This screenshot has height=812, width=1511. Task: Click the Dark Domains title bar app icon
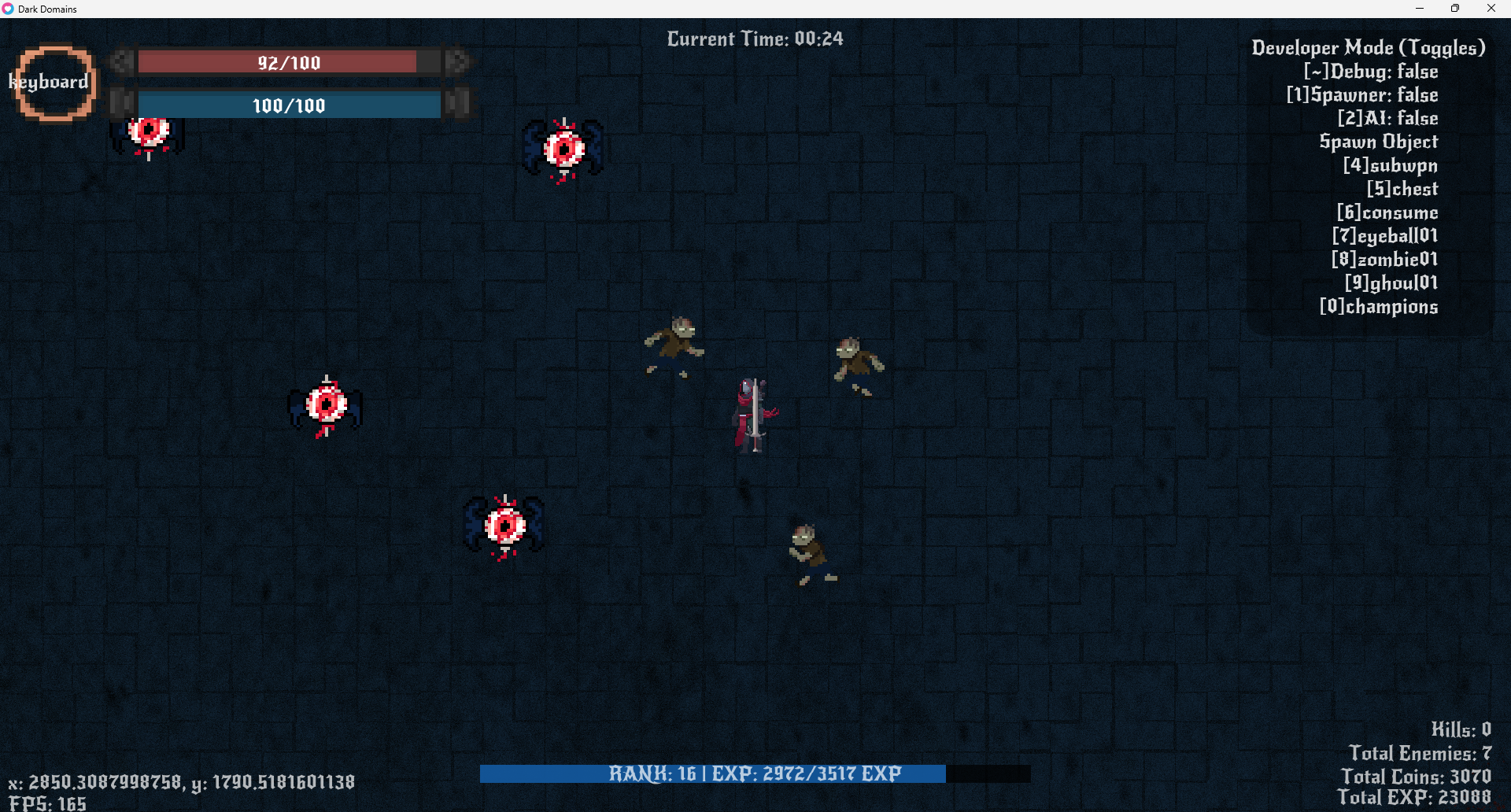coord(9,9)
